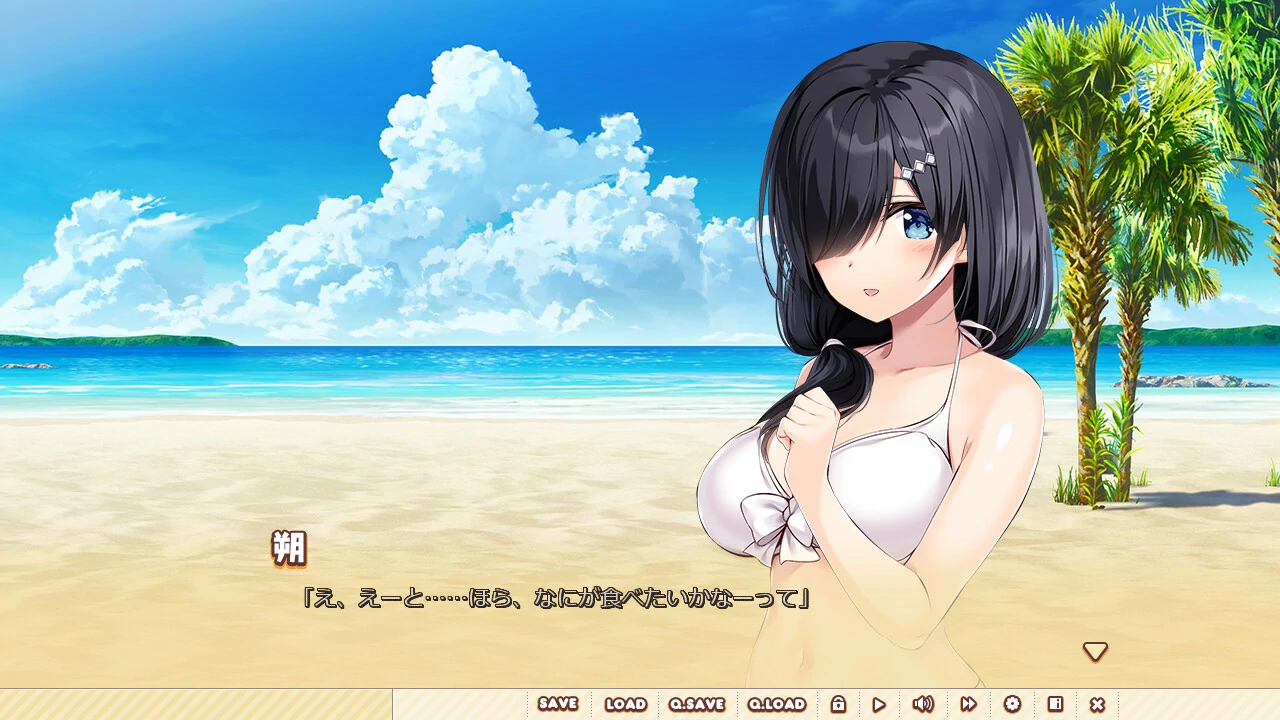Click the window panel icon

coord(1055,704)
